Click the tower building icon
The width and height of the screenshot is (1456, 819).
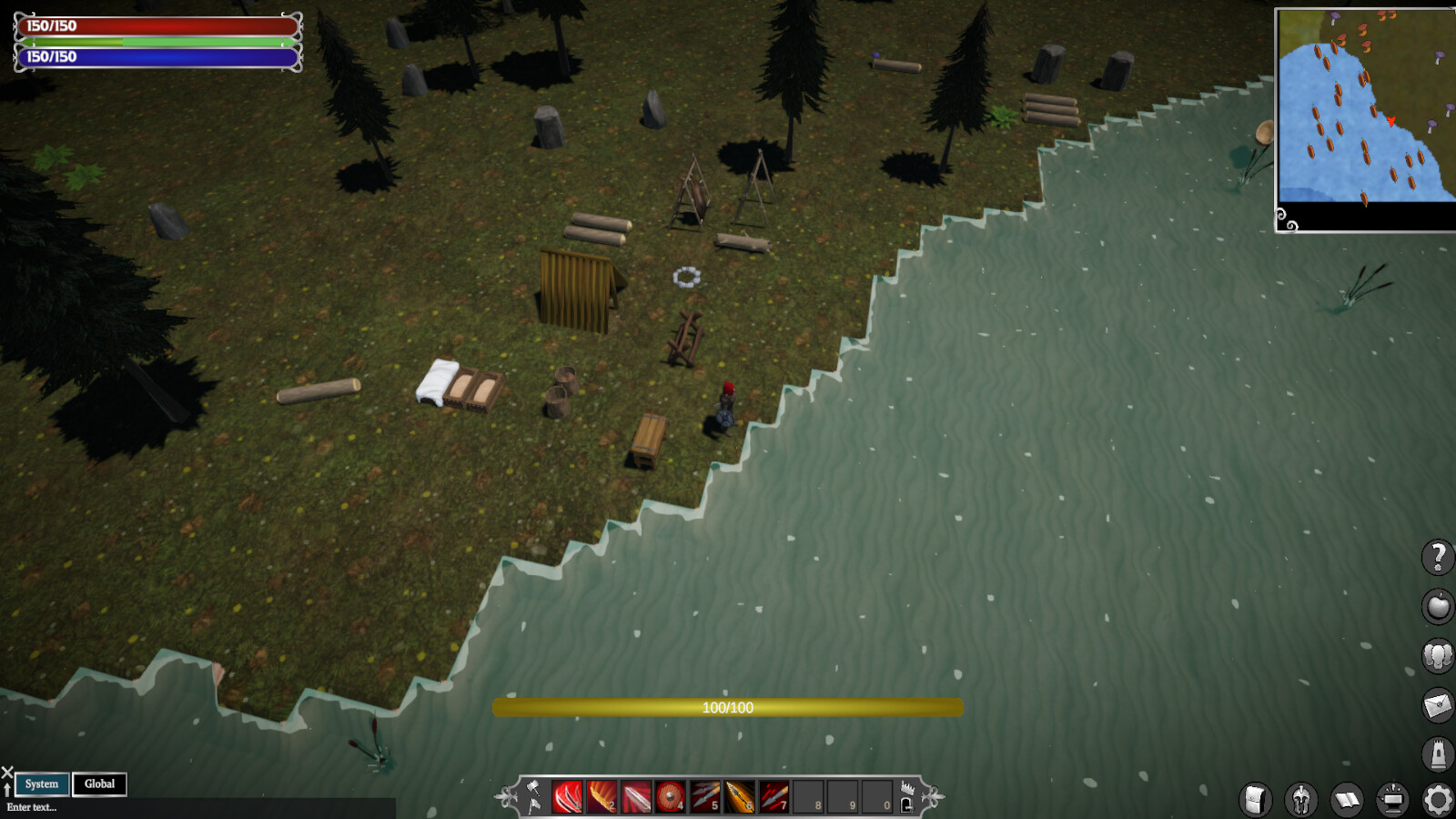click(x=1438, y=753)
